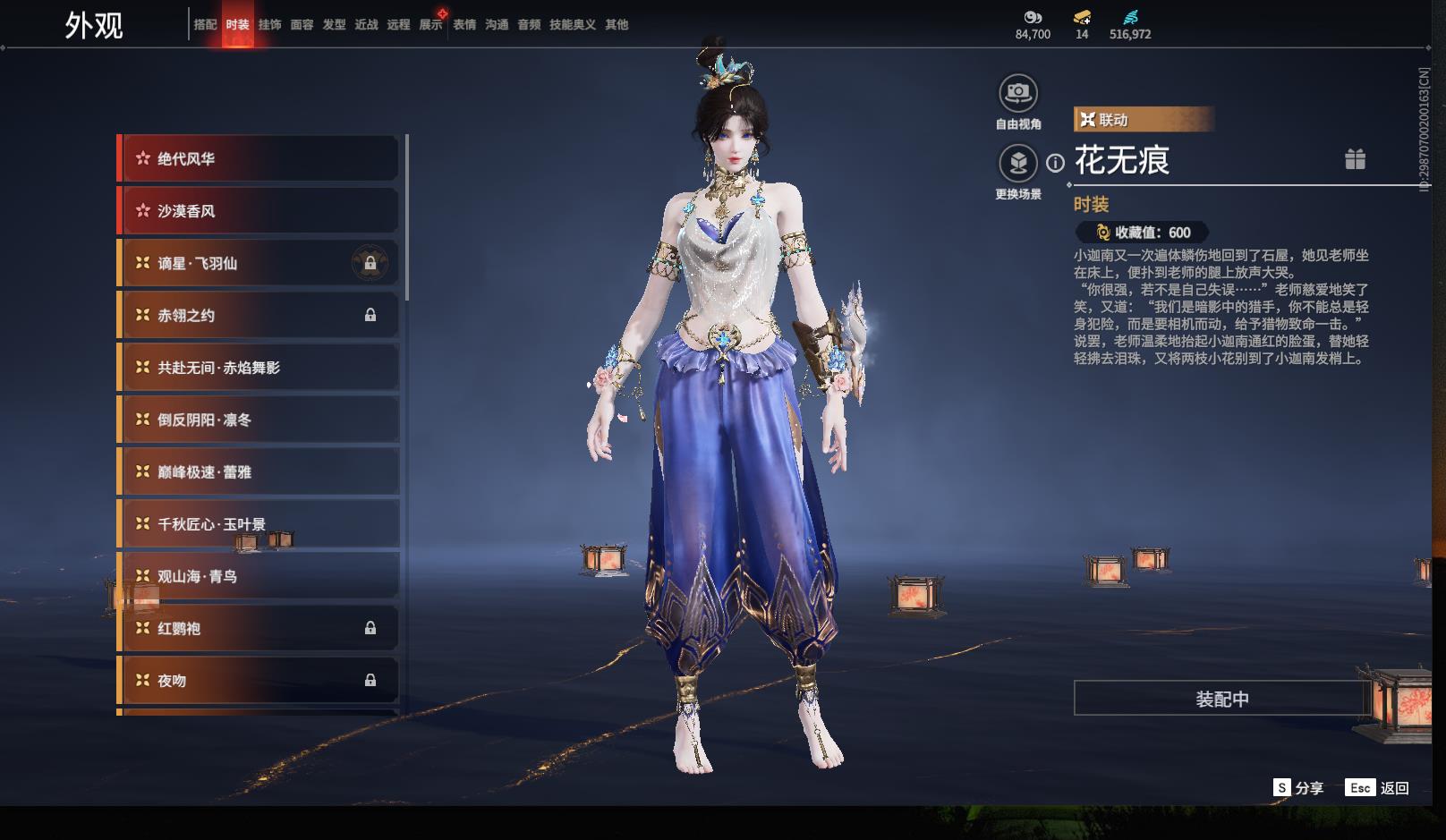
Task: Activate the 自由视角 free camera icon
Action: (1018, 92)
